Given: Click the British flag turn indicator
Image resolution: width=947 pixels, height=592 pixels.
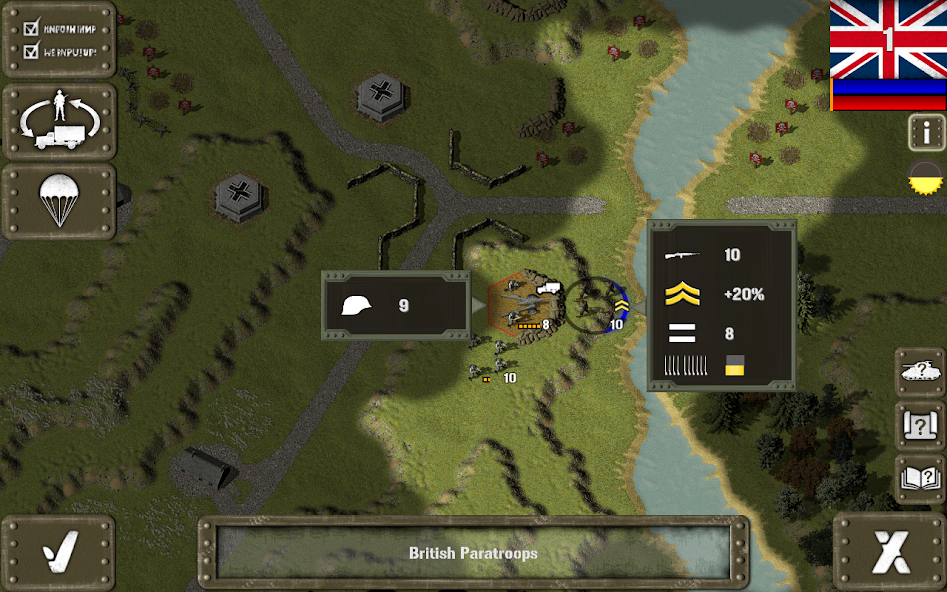Looking at the screenshot, I should (x=888, y=40).
